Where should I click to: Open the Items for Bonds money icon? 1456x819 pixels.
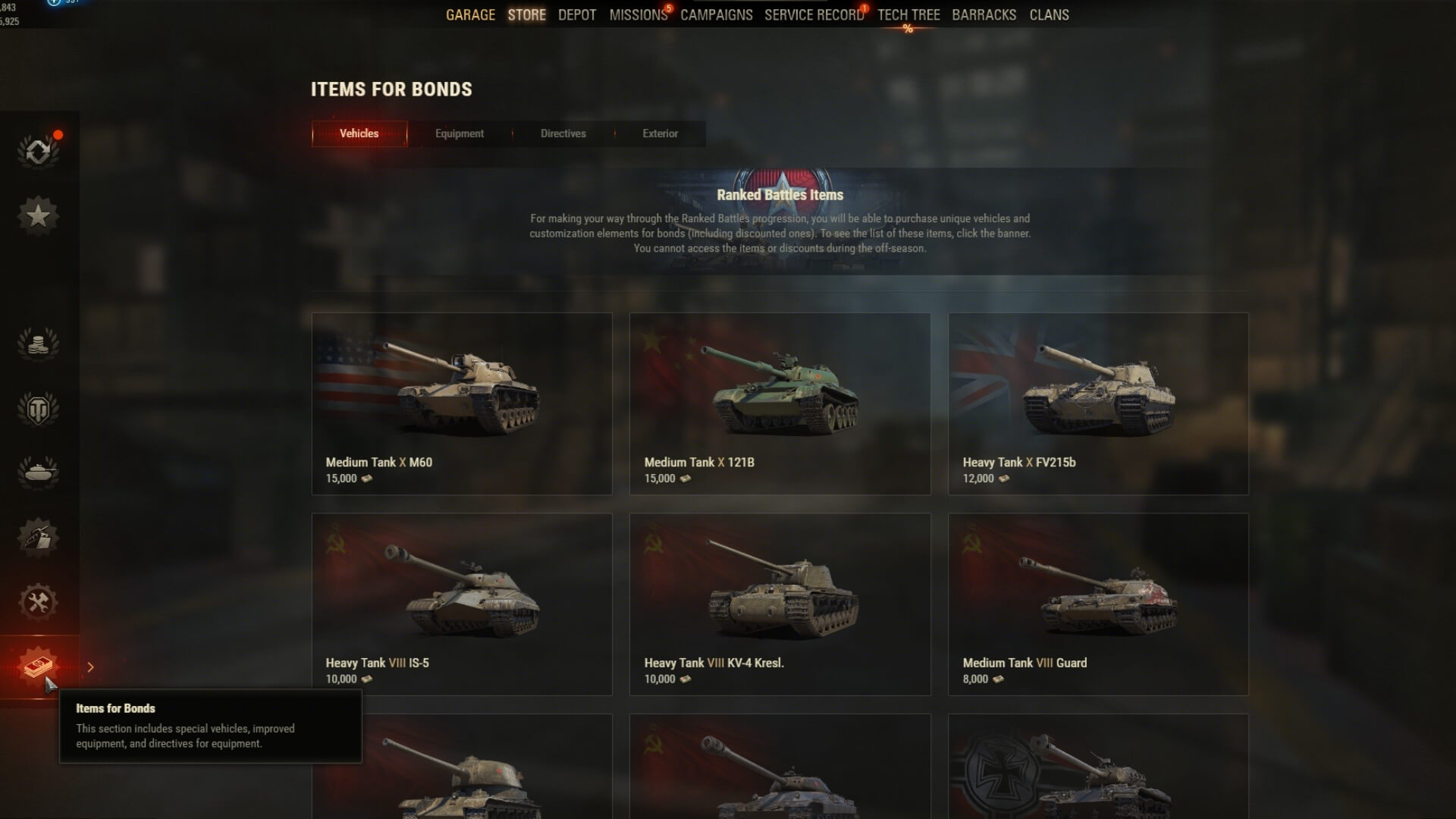[39, 666]
